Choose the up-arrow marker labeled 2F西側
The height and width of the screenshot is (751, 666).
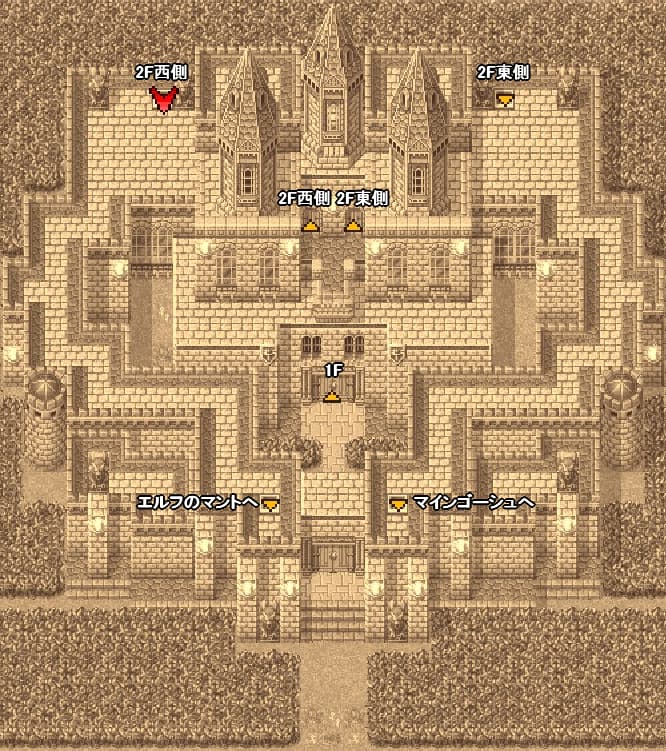pos(311,226)
